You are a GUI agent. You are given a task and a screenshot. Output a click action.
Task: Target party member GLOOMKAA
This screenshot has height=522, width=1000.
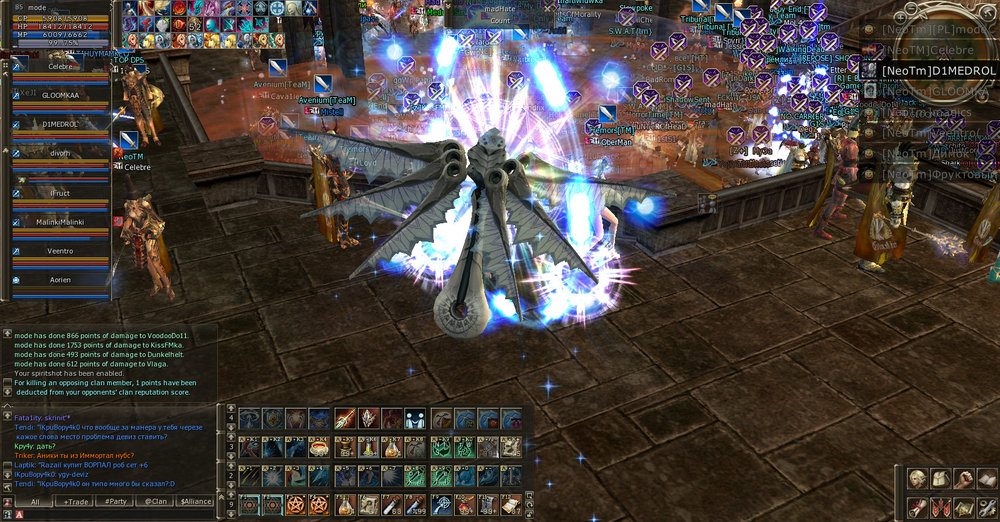click(60, 95)
